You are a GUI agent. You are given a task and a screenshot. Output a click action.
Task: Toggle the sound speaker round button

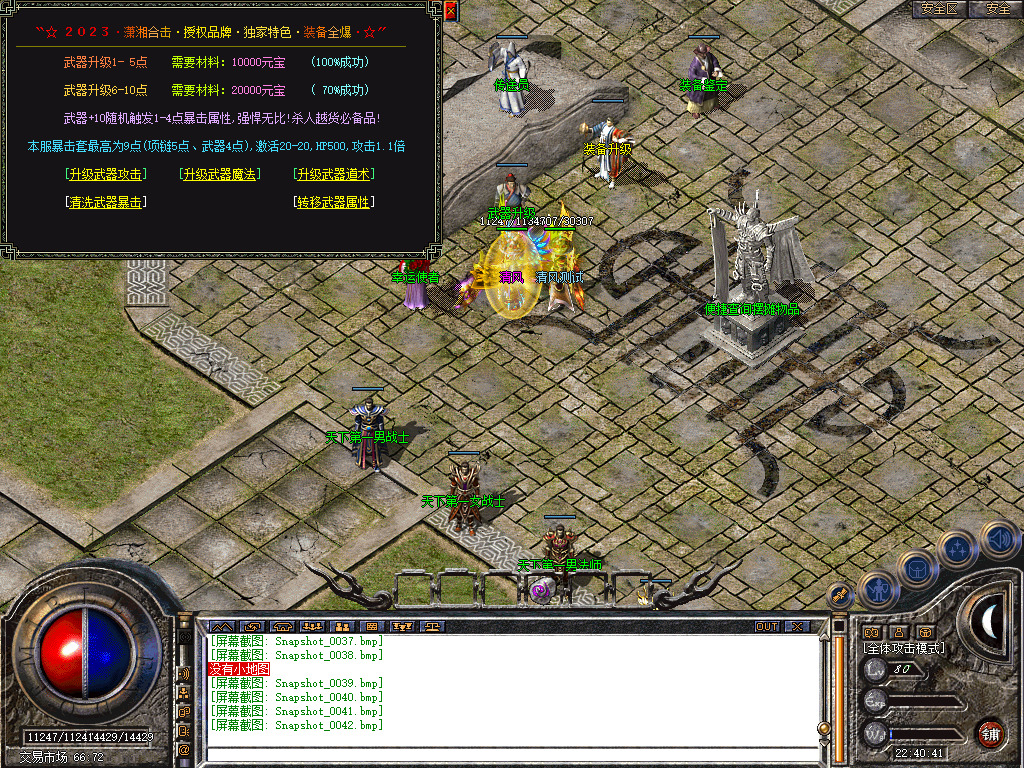998,538
